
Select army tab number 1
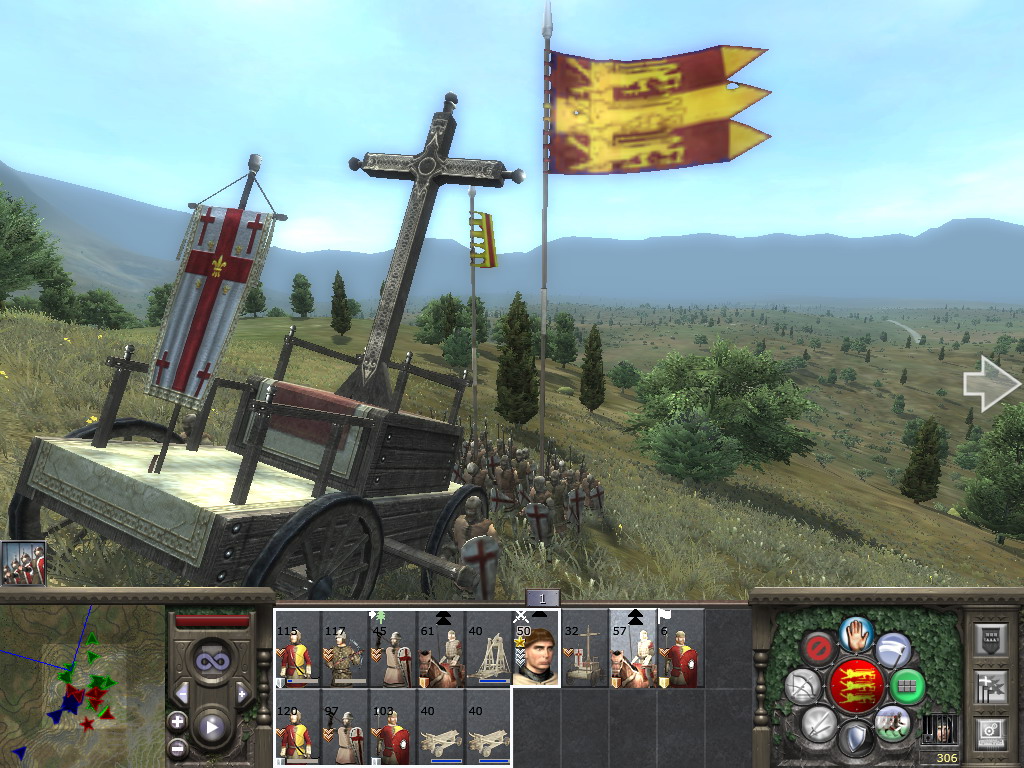click(x=542, y=598)
